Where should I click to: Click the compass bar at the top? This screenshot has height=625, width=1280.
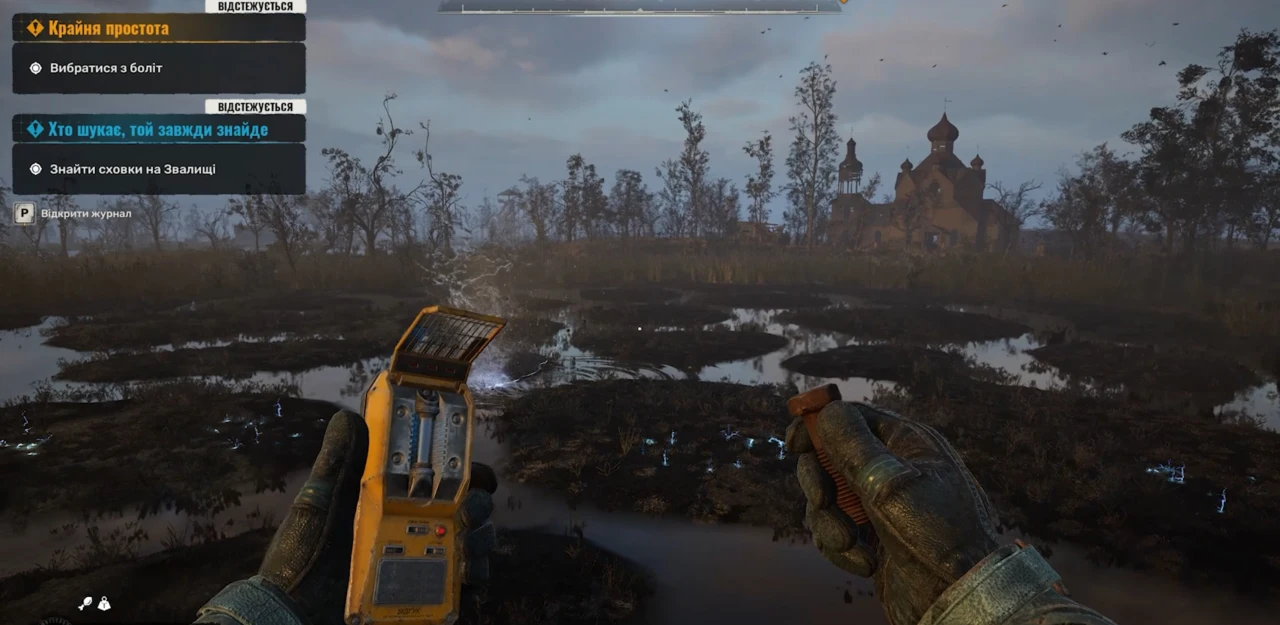(x=640, y=6)
